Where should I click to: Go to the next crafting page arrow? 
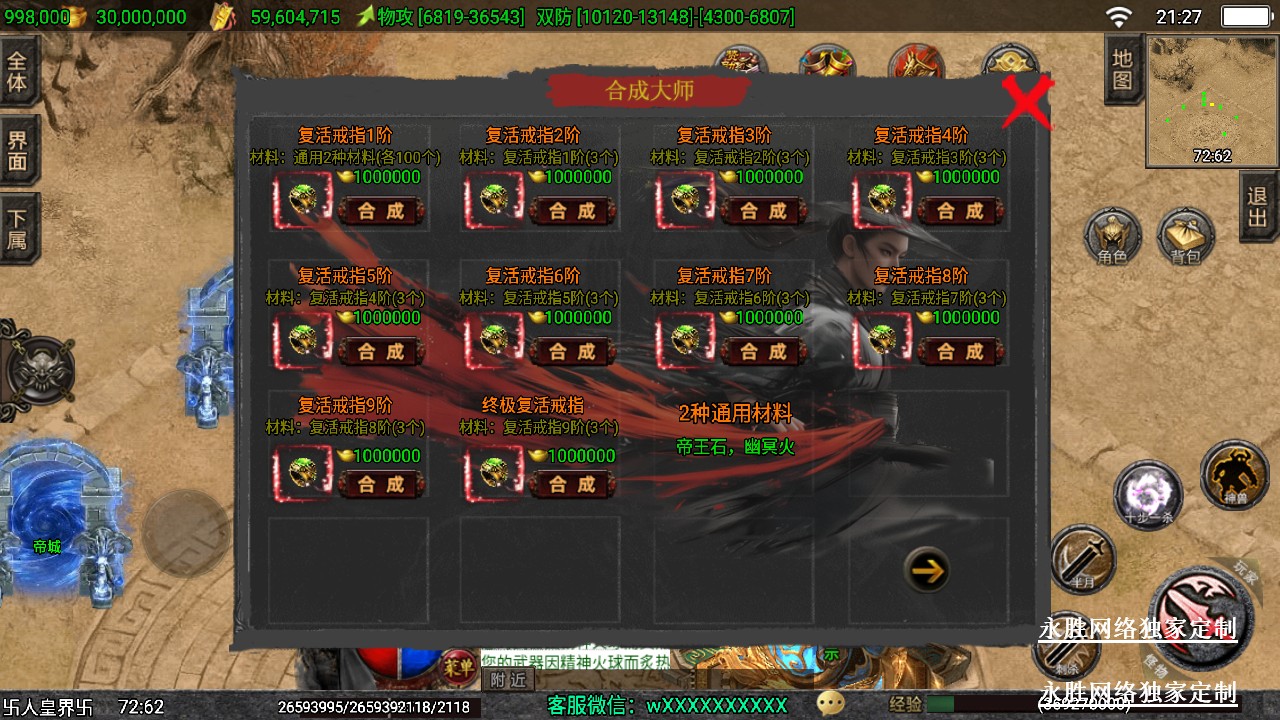click(x=927, y=571)
